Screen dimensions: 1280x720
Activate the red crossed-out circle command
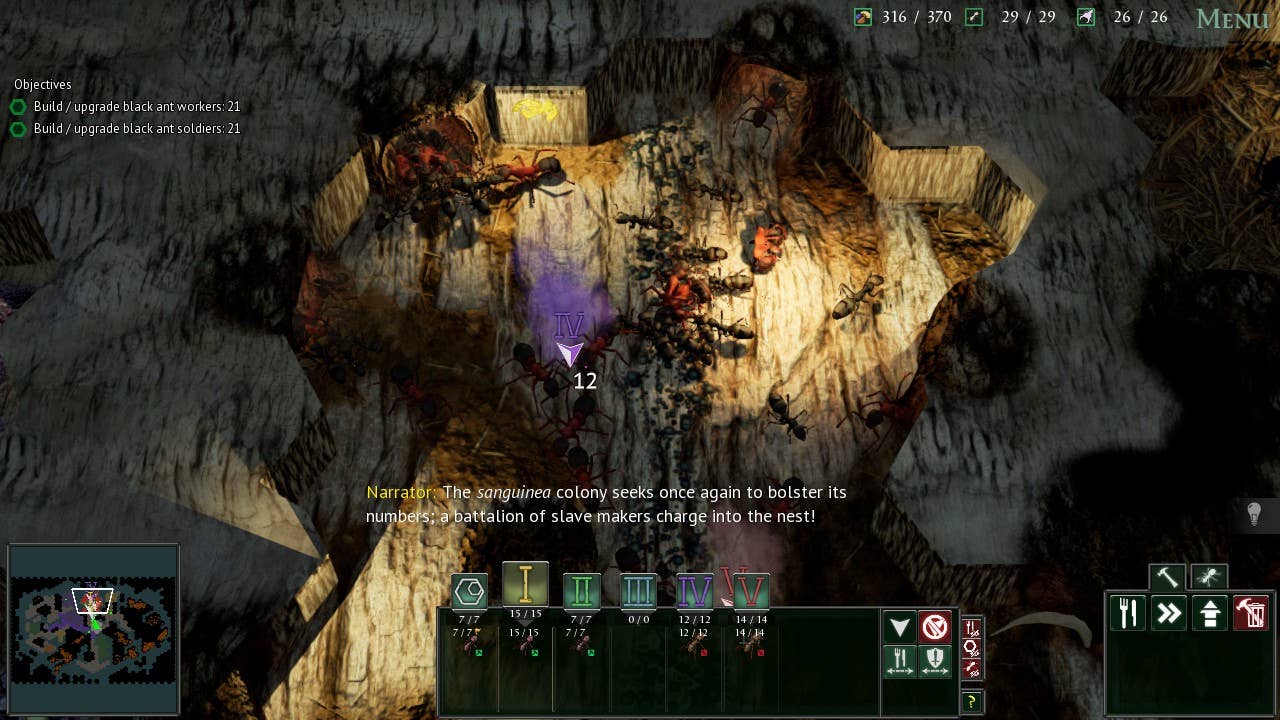point(935,627)
